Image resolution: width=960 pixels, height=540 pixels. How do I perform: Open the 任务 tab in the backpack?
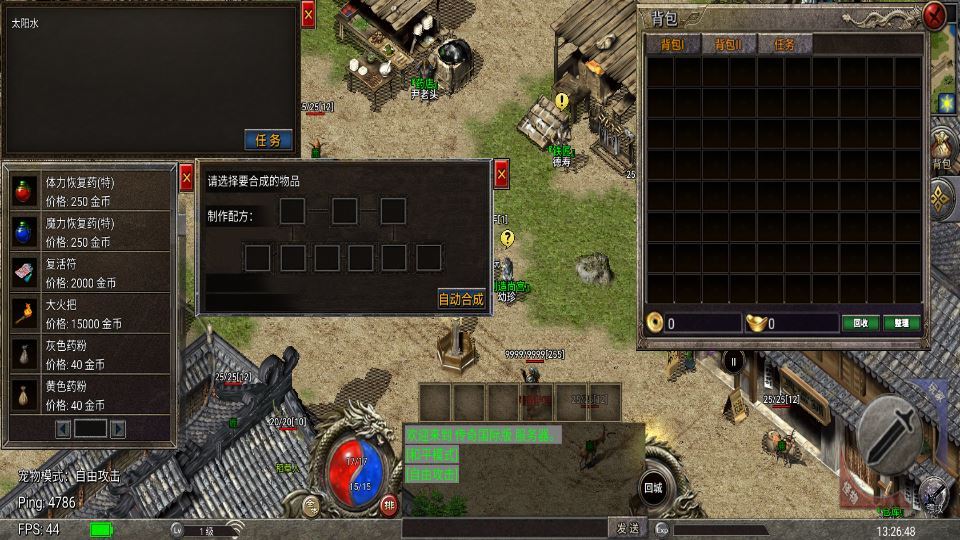pyautogui.click(x=784, y=44)
